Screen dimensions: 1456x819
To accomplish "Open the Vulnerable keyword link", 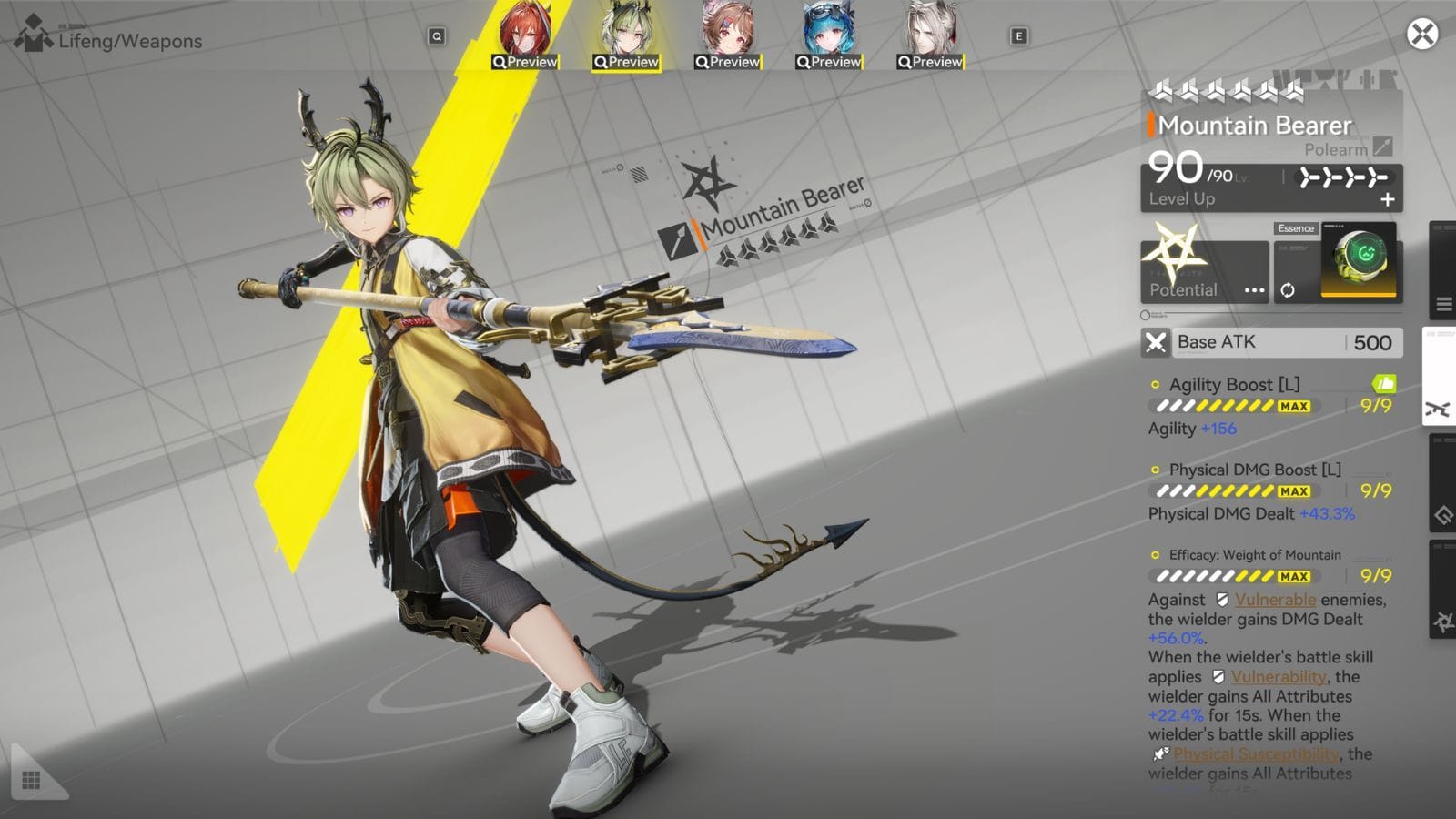I will pyautogui.click(x=1275, y=600).
